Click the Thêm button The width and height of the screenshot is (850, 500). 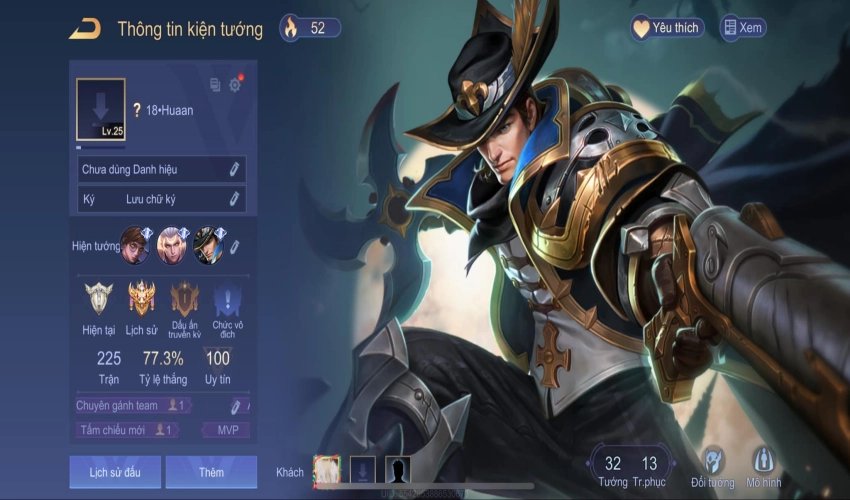coord(211,471)
